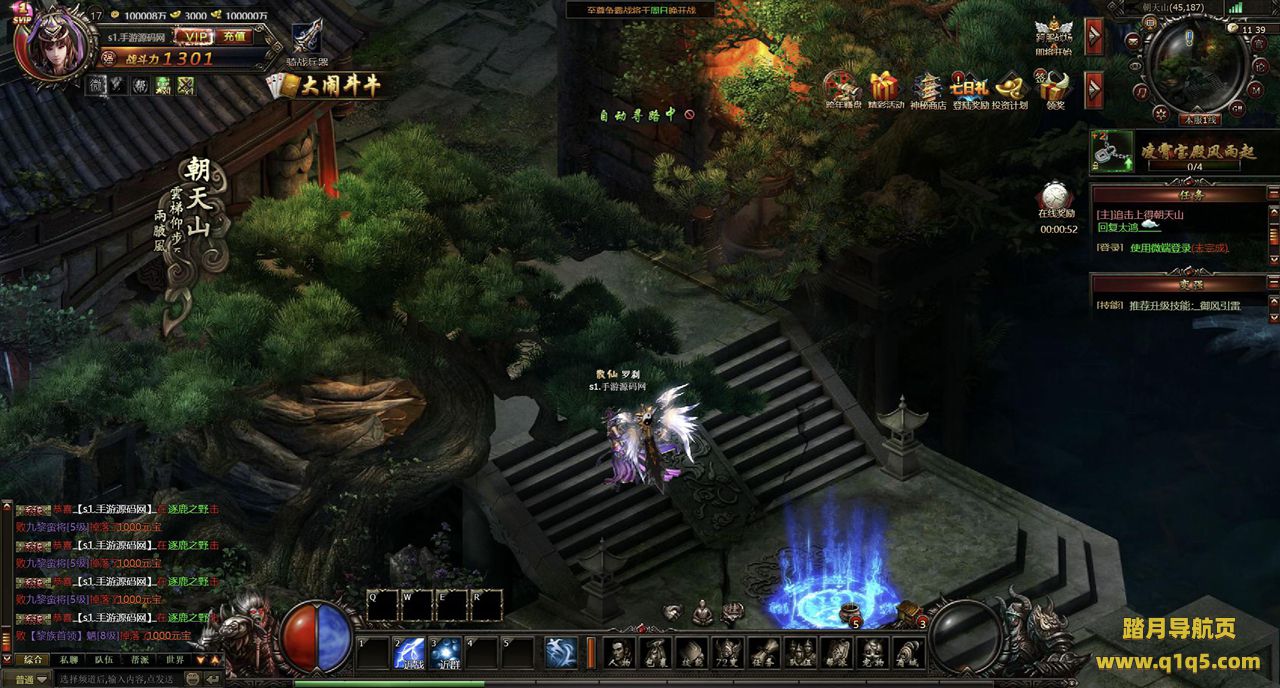Visit the 神秘商店 mystery shop
The height and width of the screenshot is (688, 1280).
(927, 88)
